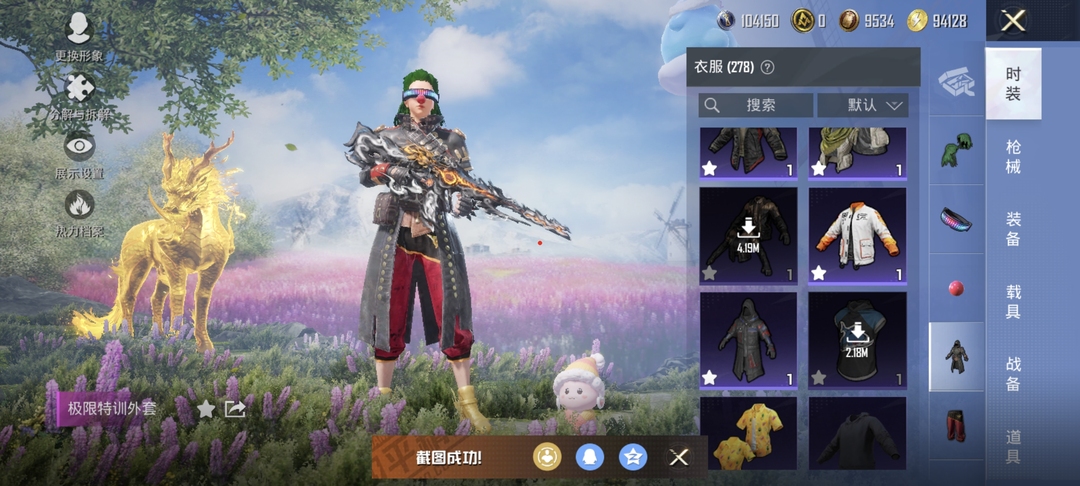Image resolution: width=1080 pixels, height=486 pixels.
Task: Share the outfit using the arrow icon
Action: (235, 408)
